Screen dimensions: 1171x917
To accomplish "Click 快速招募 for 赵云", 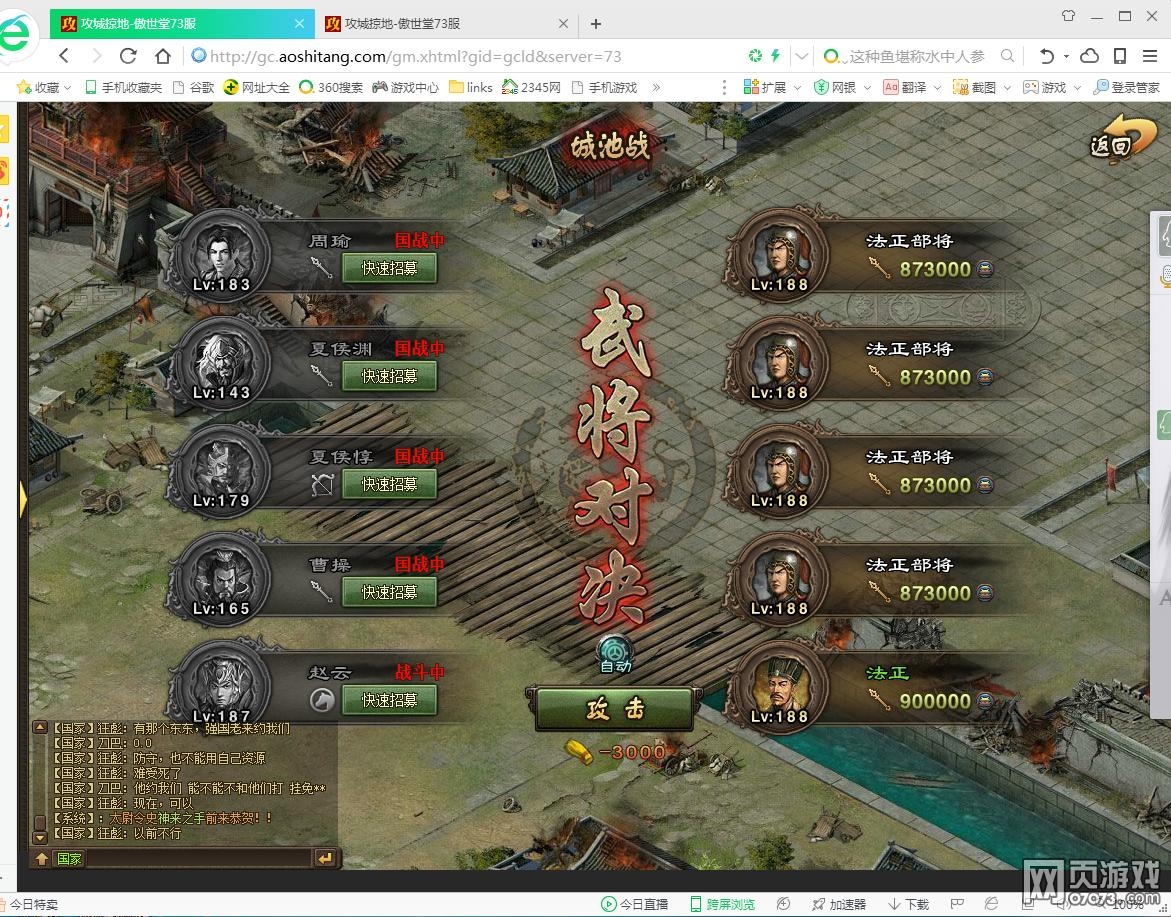I will (389, 700).
